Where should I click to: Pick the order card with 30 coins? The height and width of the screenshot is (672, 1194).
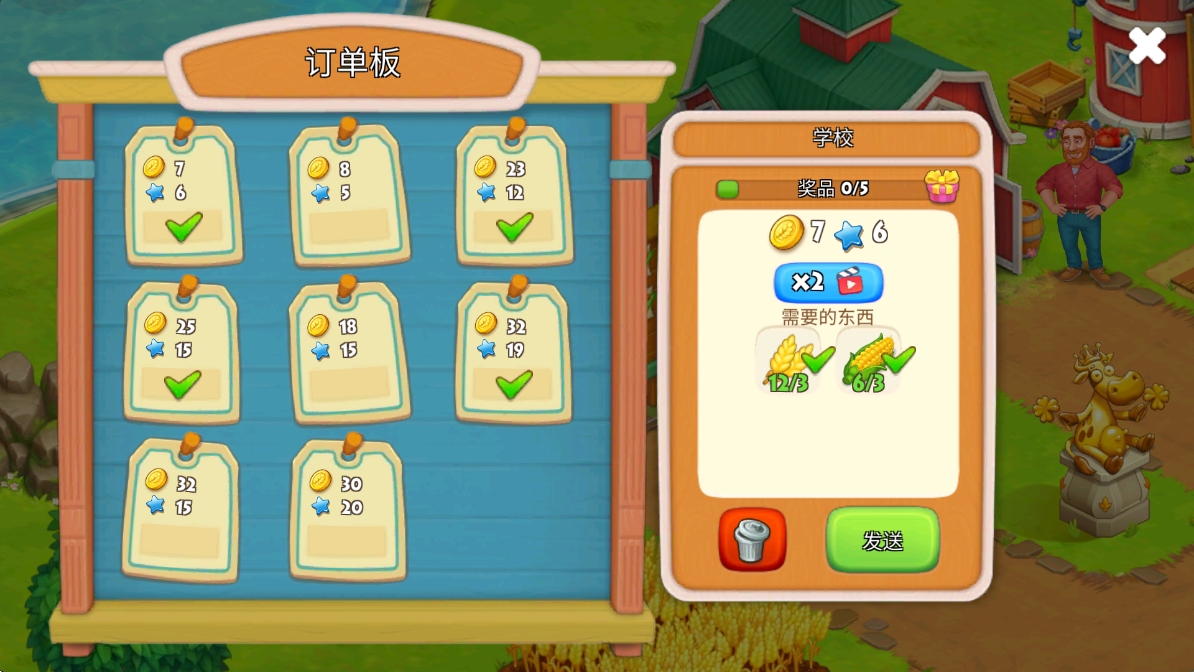click(348, 510)
